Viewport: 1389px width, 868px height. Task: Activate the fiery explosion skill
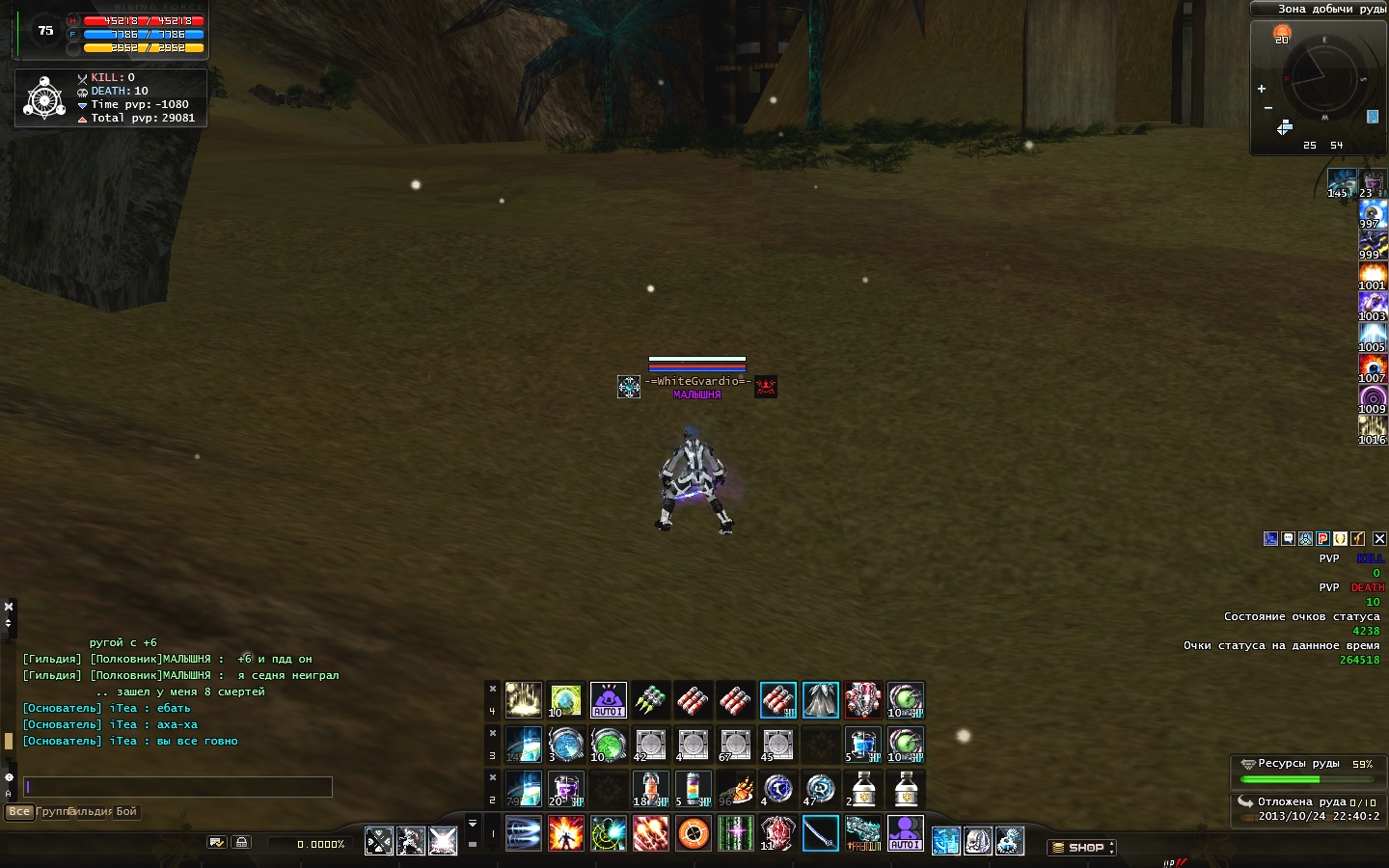click(566, 833)
